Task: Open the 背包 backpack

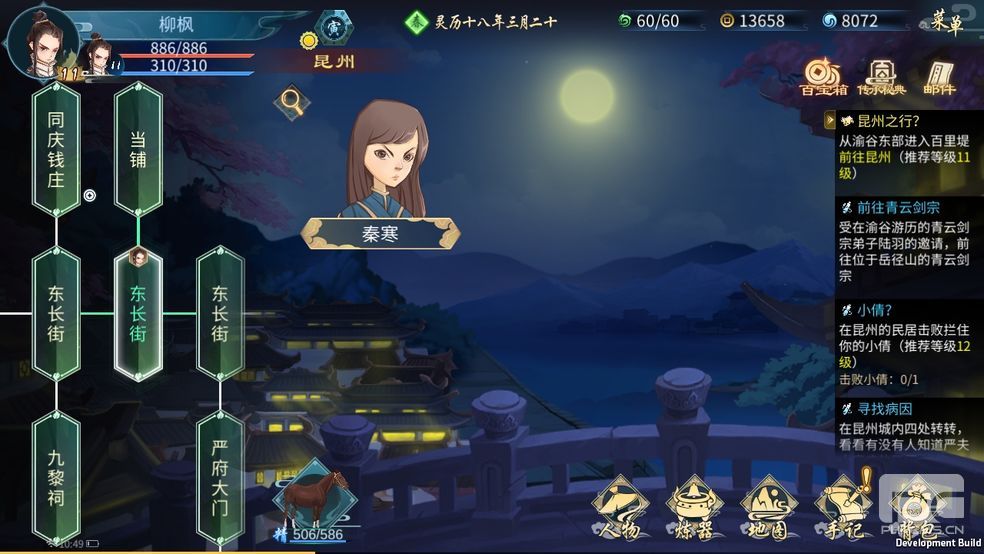Action: coord(912,505)
